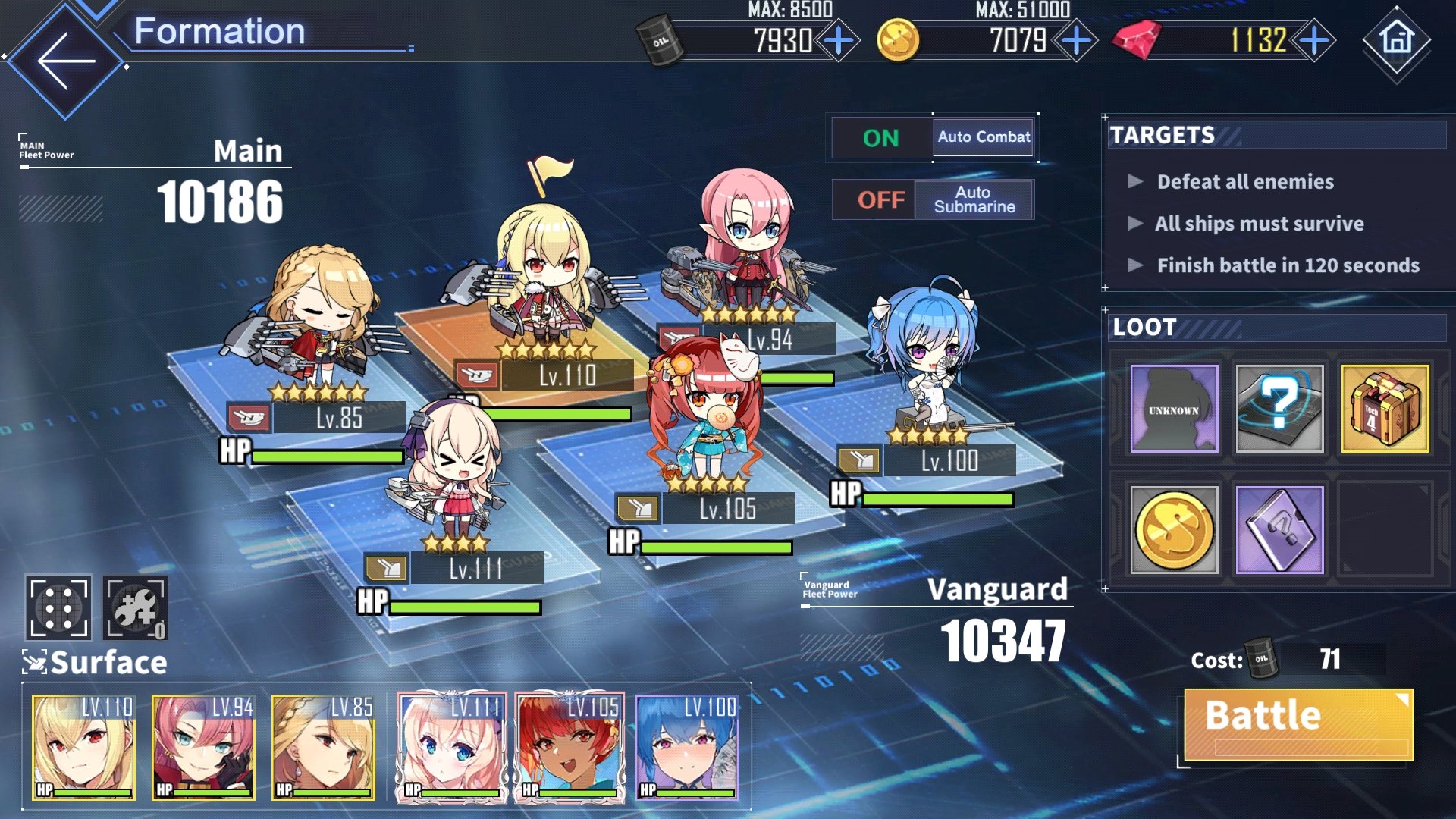The image size is (1456, 819).
Task: Go back using the arrow button
Action: tap(66, 61)
